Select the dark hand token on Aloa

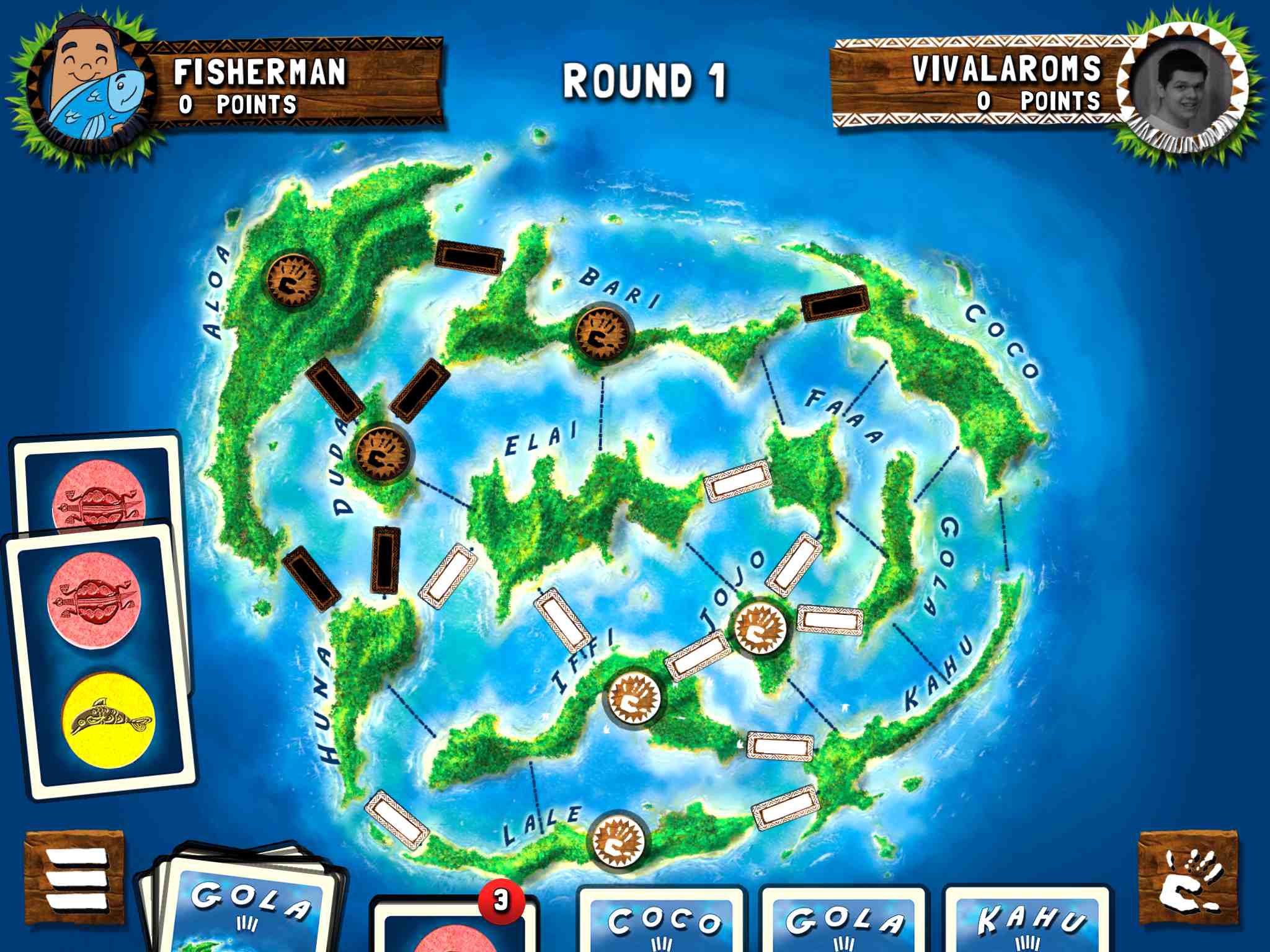[x=293, y=280]
